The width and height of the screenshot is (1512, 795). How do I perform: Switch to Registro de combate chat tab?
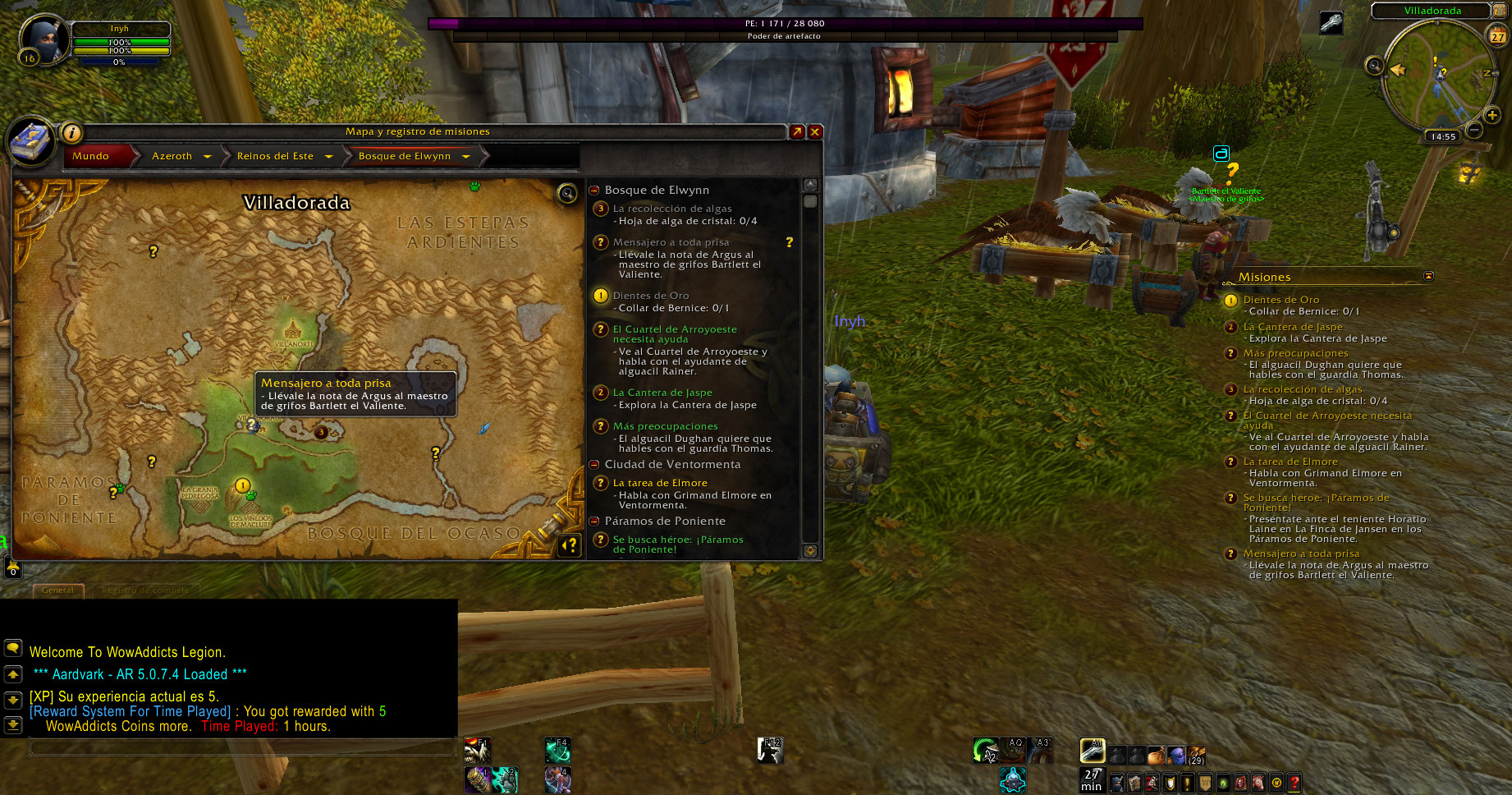click(x=144, y=590)
